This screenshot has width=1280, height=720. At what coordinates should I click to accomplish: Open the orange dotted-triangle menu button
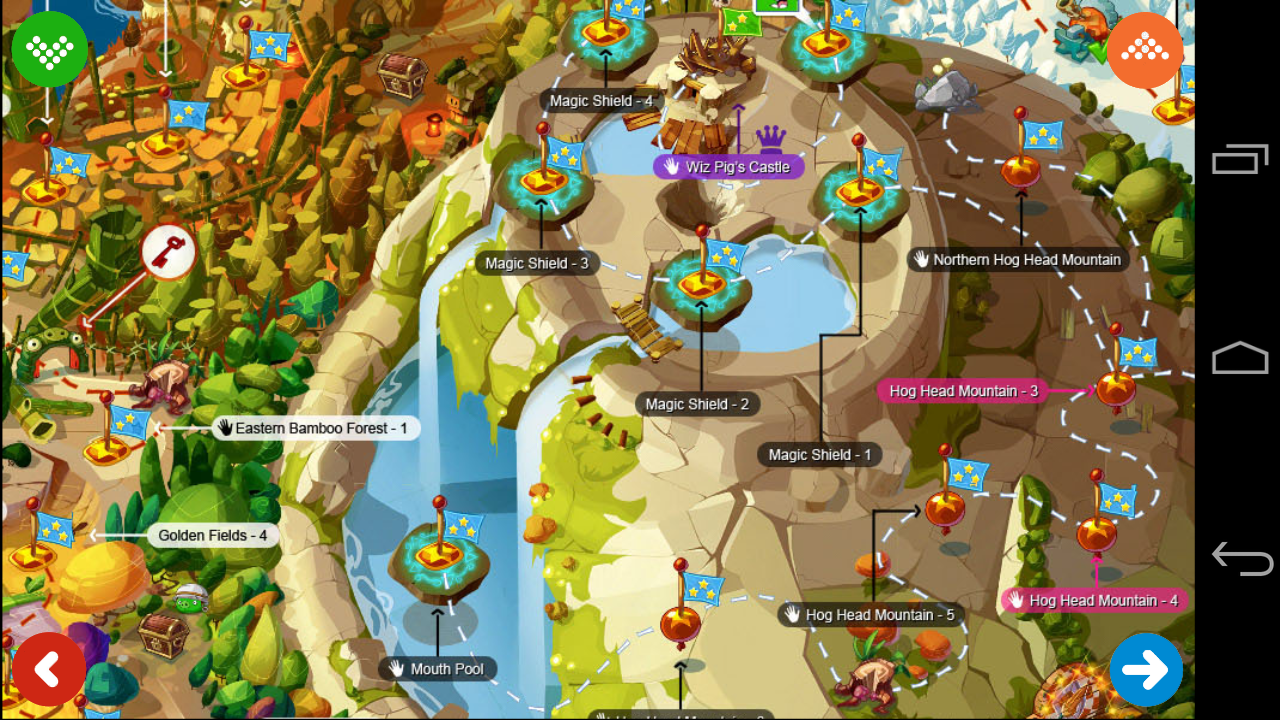(x=1145, y=50)
